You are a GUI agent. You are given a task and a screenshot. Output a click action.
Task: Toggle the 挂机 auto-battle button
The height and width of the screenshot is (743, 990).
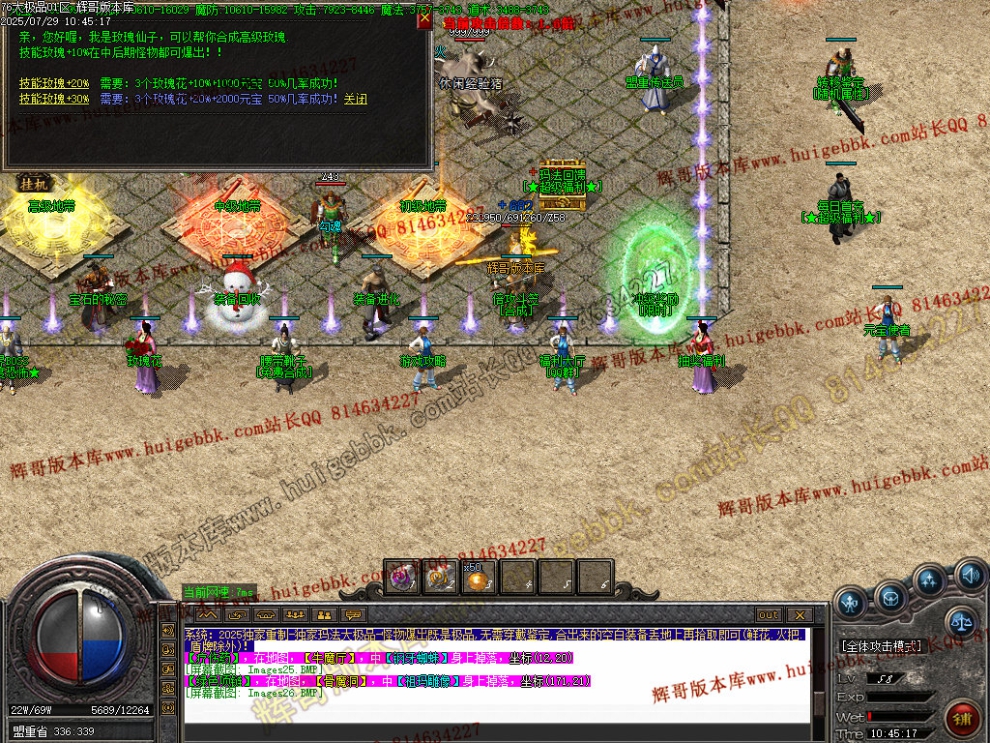pyautogui.click(x=32, y=184)
